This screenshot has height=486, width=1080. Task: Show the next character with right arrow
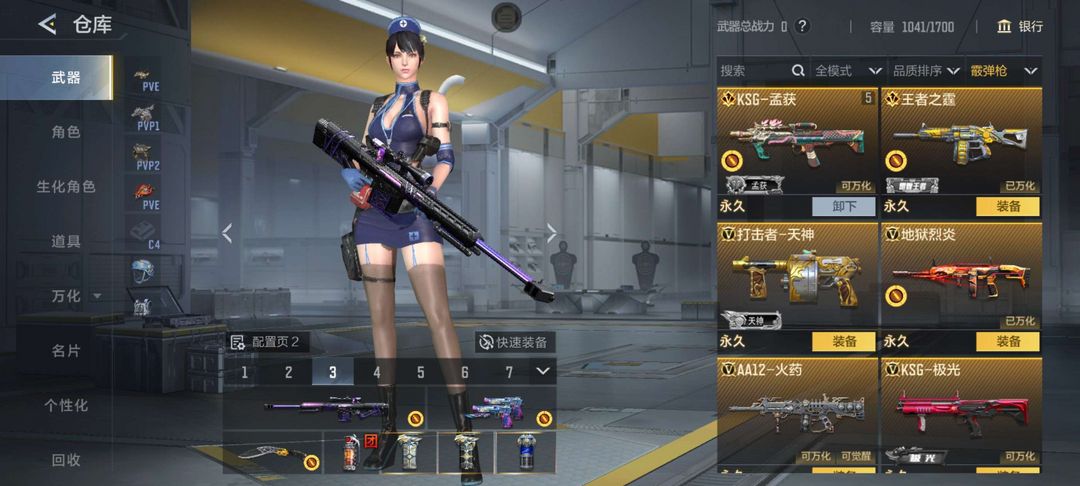click(x=551, y=233)
